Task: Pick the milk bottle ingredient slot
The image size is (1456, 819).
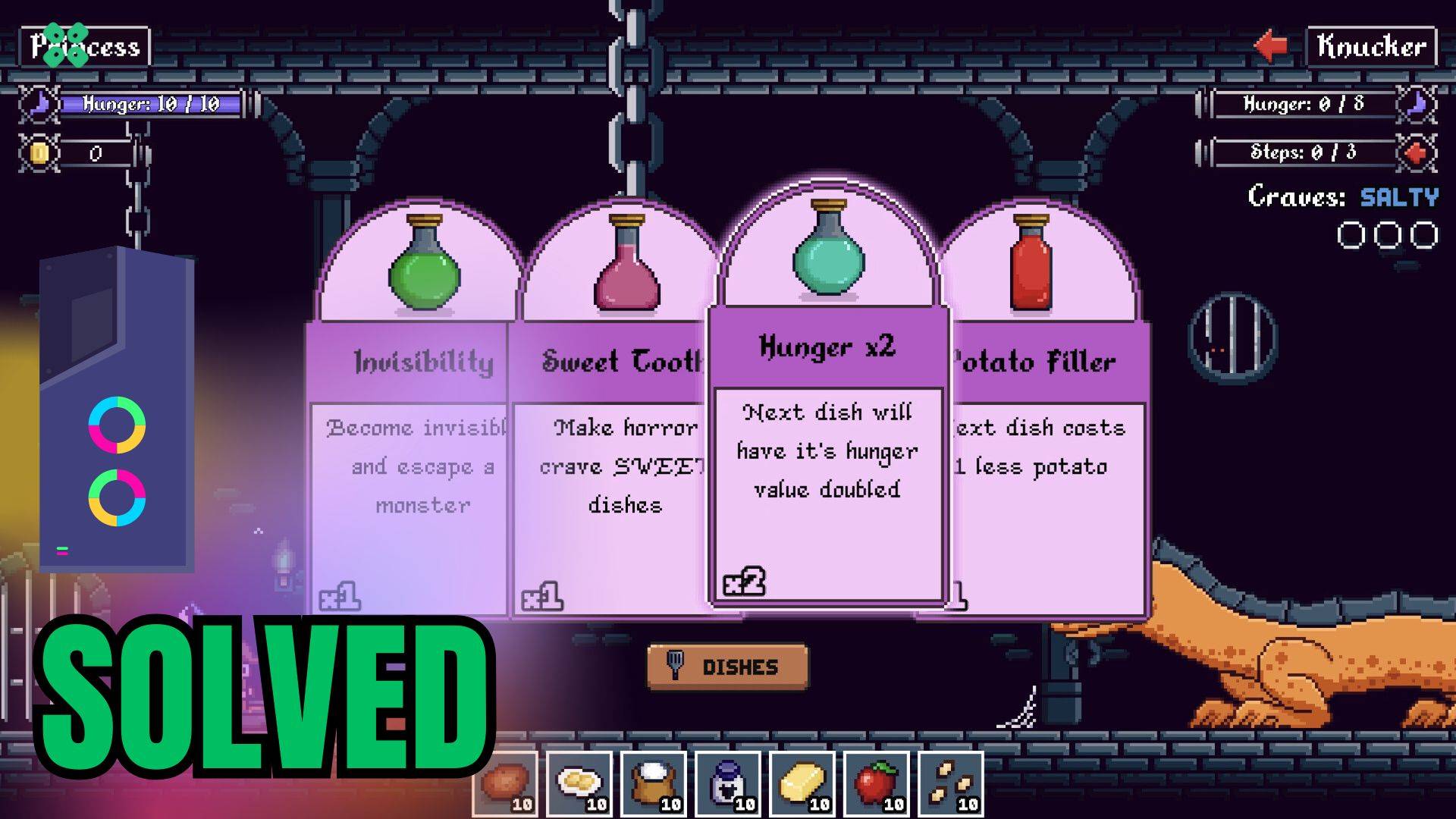Action: point(728,783)
